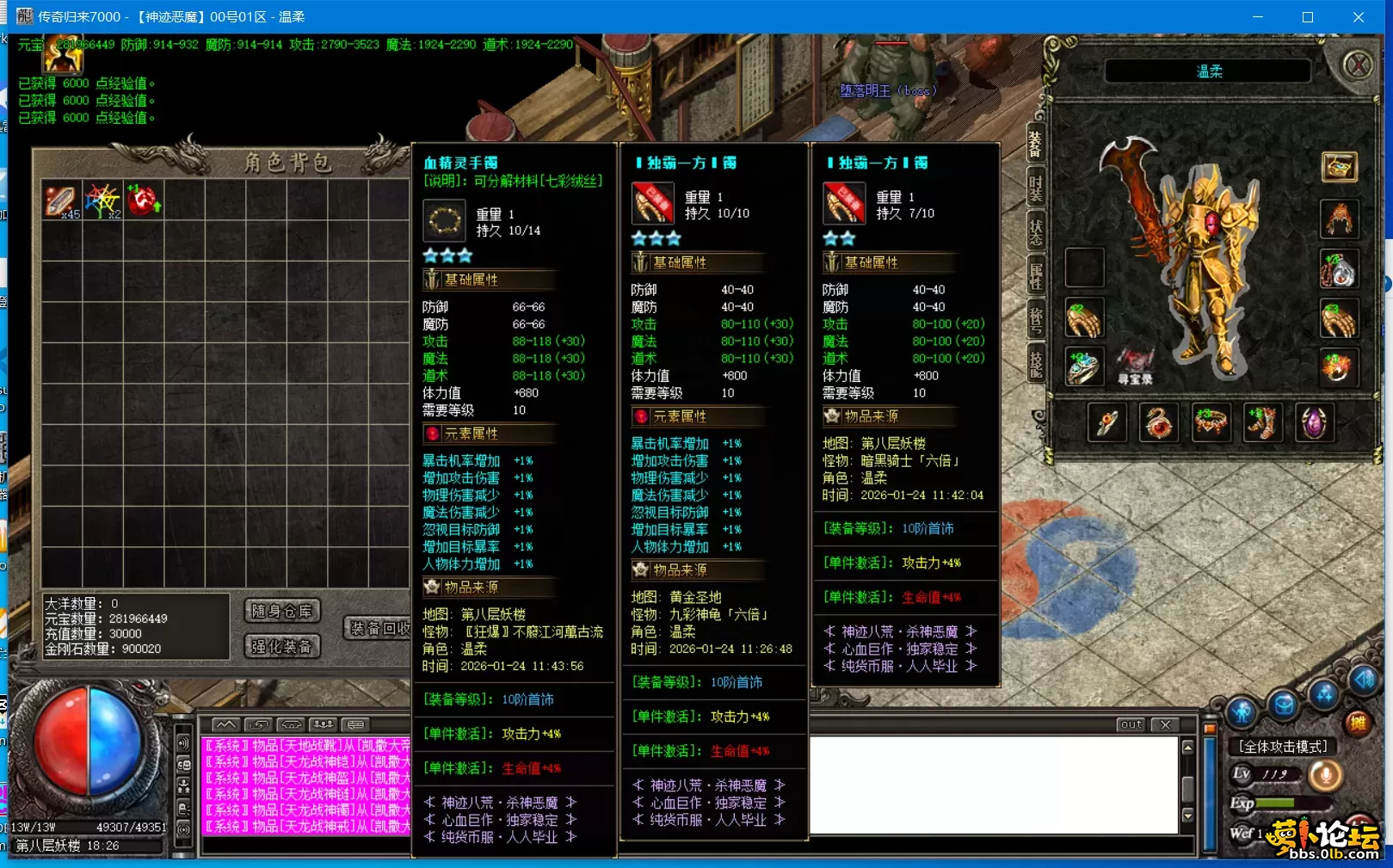Select the red gem item in the backpack
The width and height of the screenshot is (1393, 868).
click(x=142, y=199)
